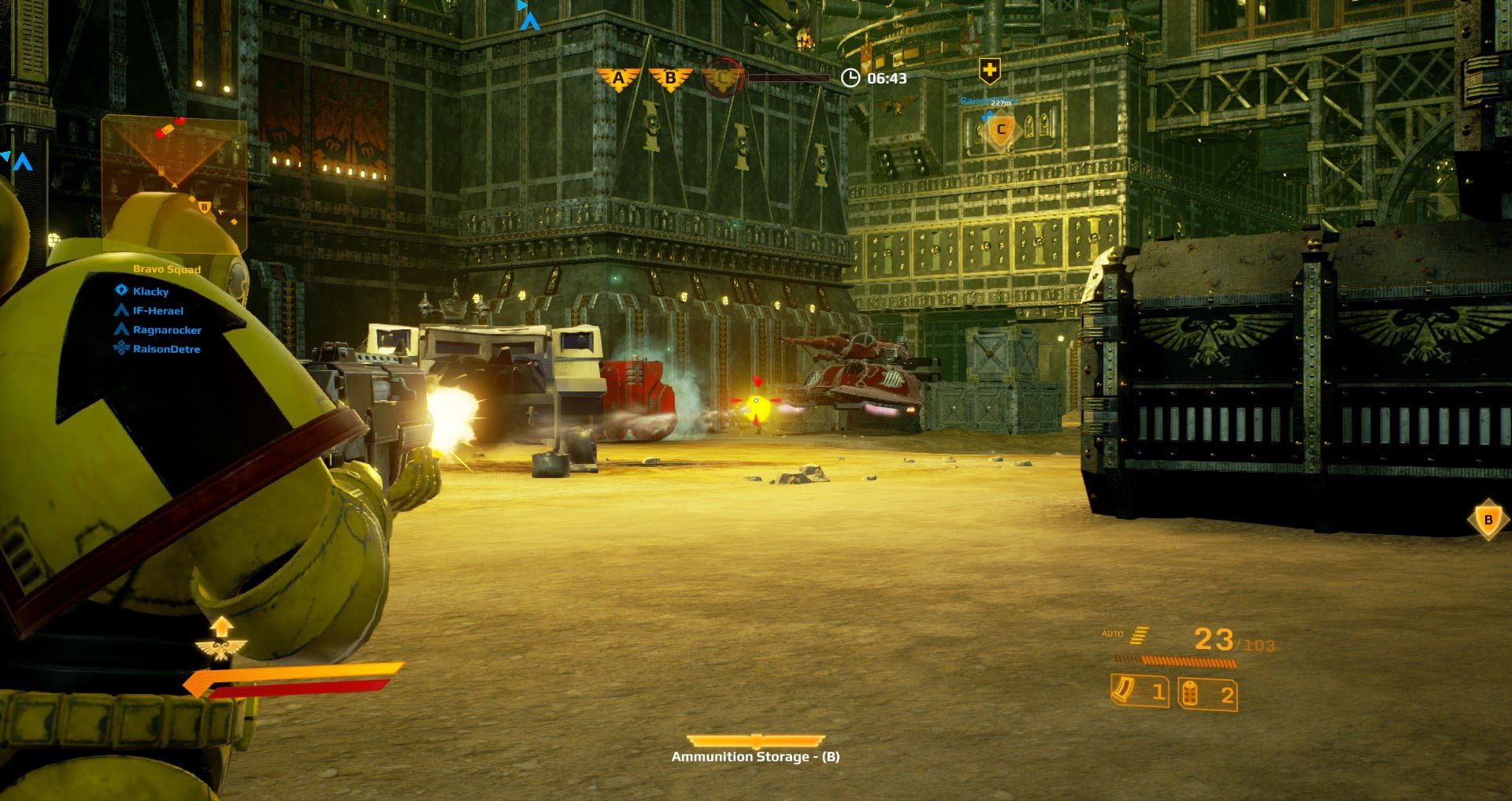Select capture point B icon at top

(x=670, y=78)
